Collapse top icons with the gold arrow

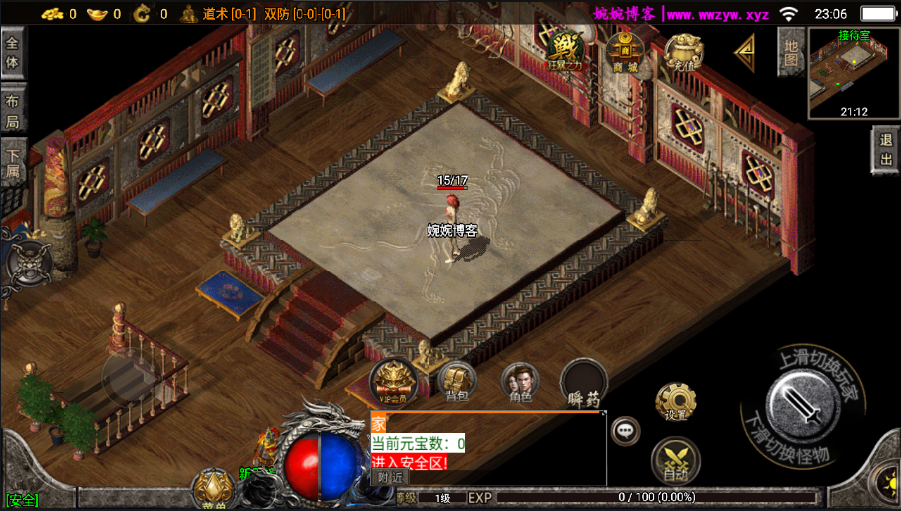[x=745, y=52]
